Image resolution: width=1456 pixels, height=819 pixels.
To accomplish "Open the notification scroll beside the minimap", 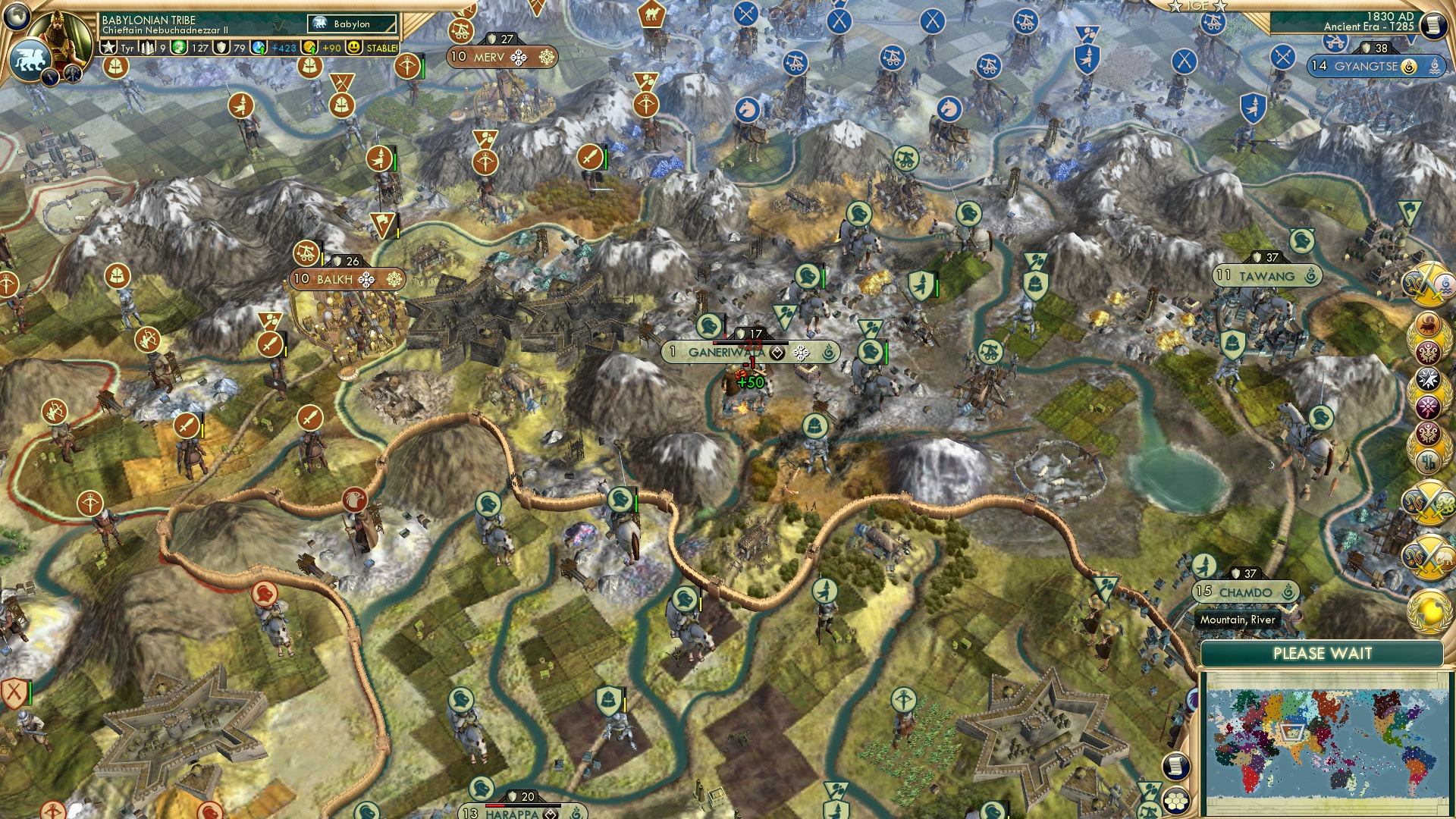I will coord(1175,767).
